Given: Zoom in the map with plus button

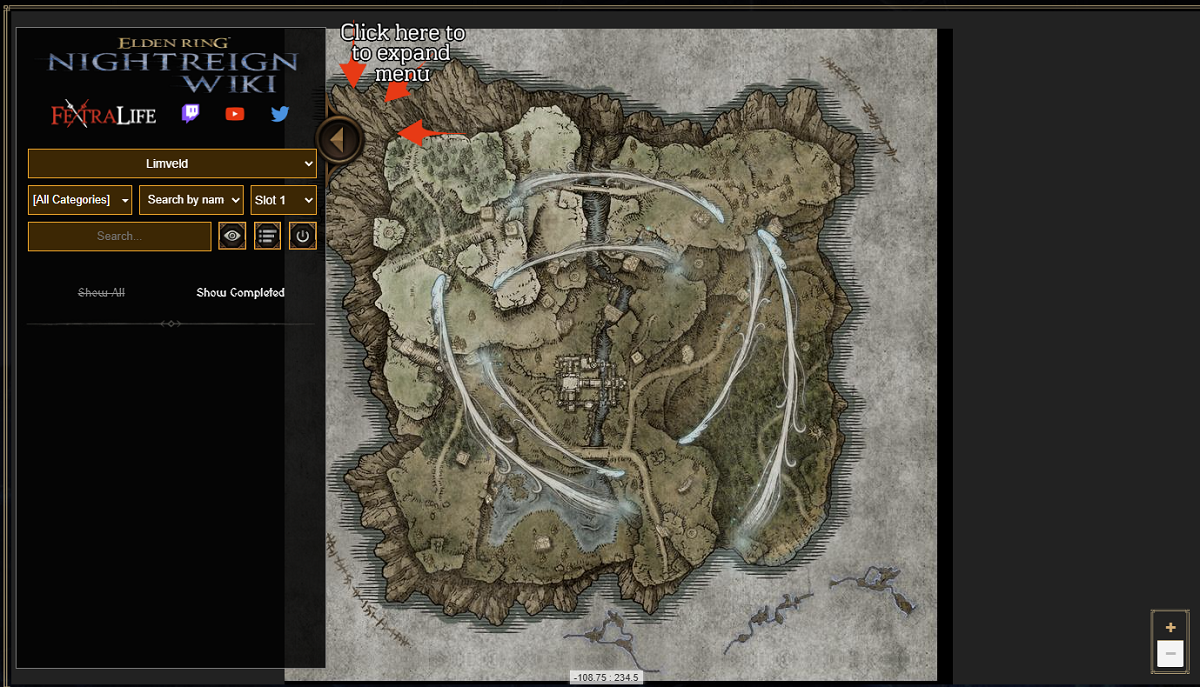Looking at the screenshot, I should (x=1170, y=627).
